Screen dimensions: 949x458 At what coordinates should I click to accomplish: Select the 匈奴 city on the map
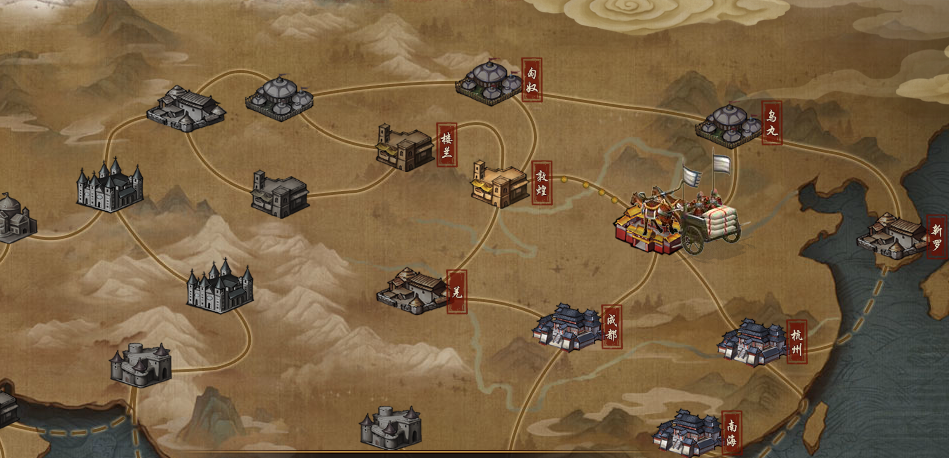[488, 82]
